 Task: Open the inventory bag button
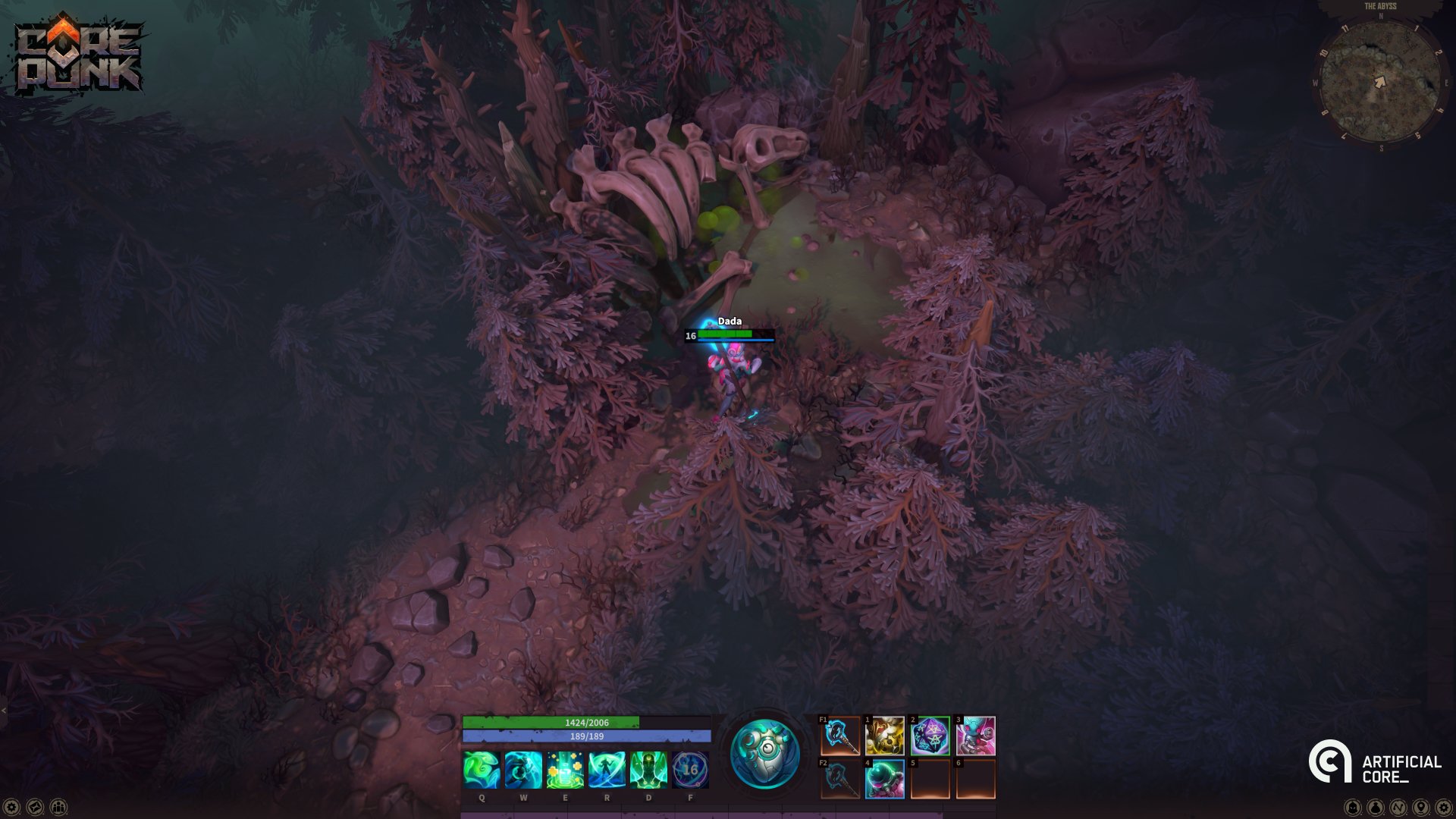(x=1376, y=808)
